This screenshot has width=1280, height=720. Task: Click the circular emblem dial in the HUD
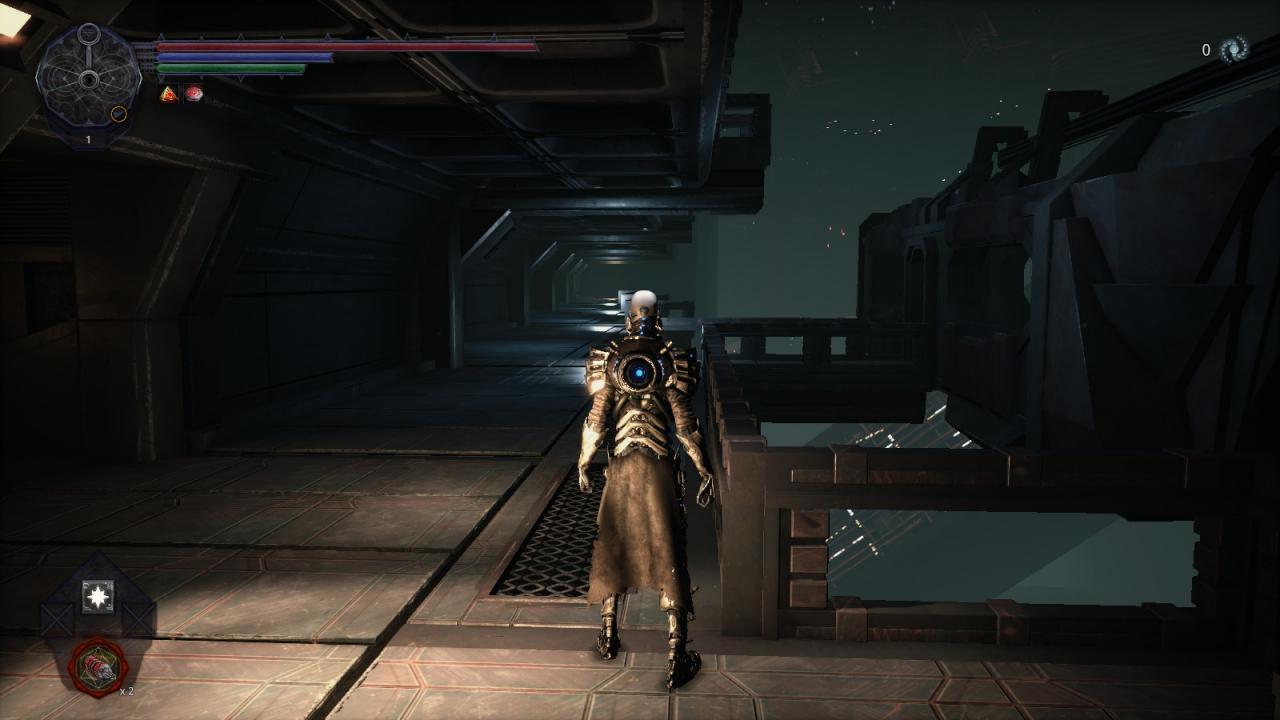point(88,77)
